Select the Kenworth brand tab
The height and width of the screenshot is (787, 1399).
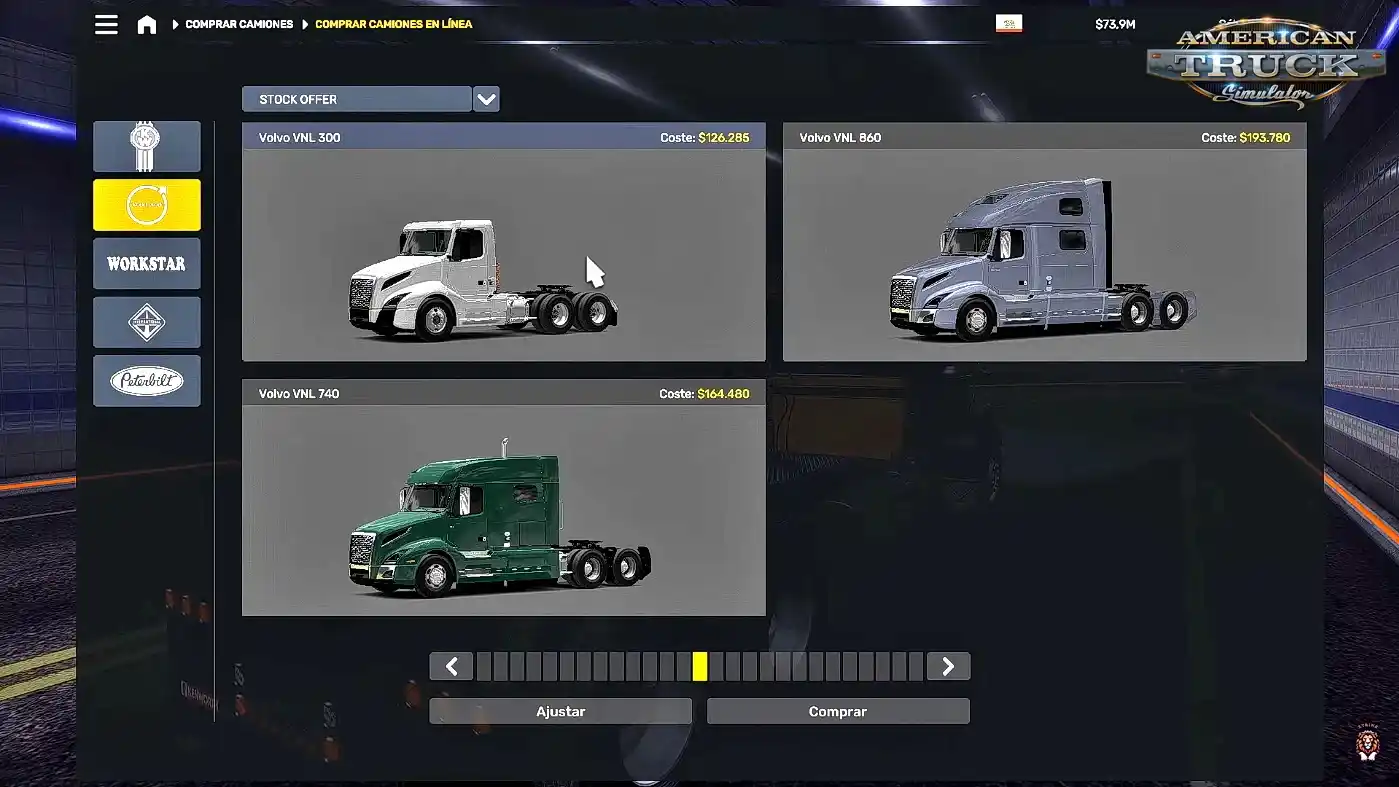147,147
